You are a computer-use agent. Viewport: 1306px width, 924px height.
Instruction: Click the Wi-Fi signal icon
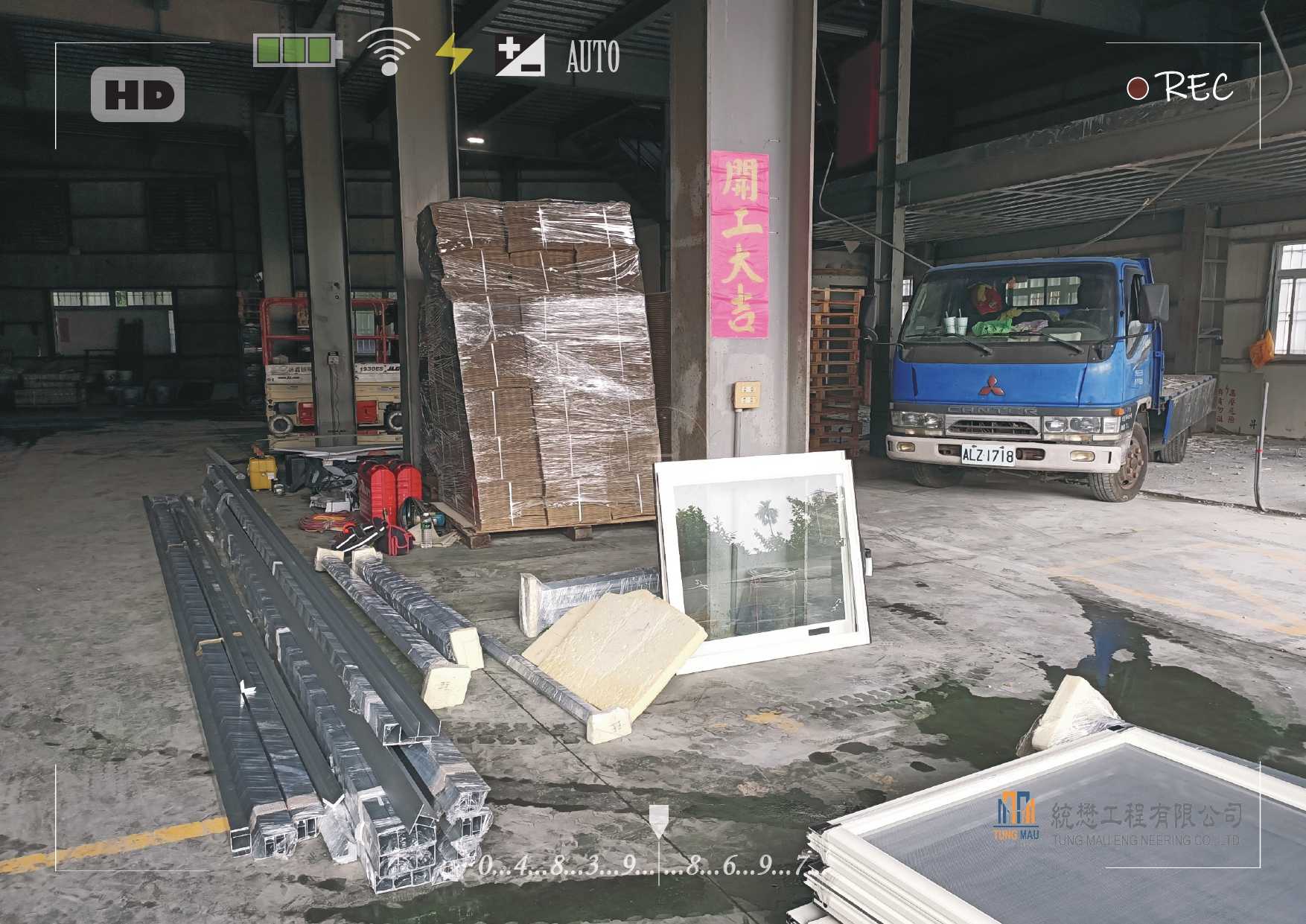388,51
